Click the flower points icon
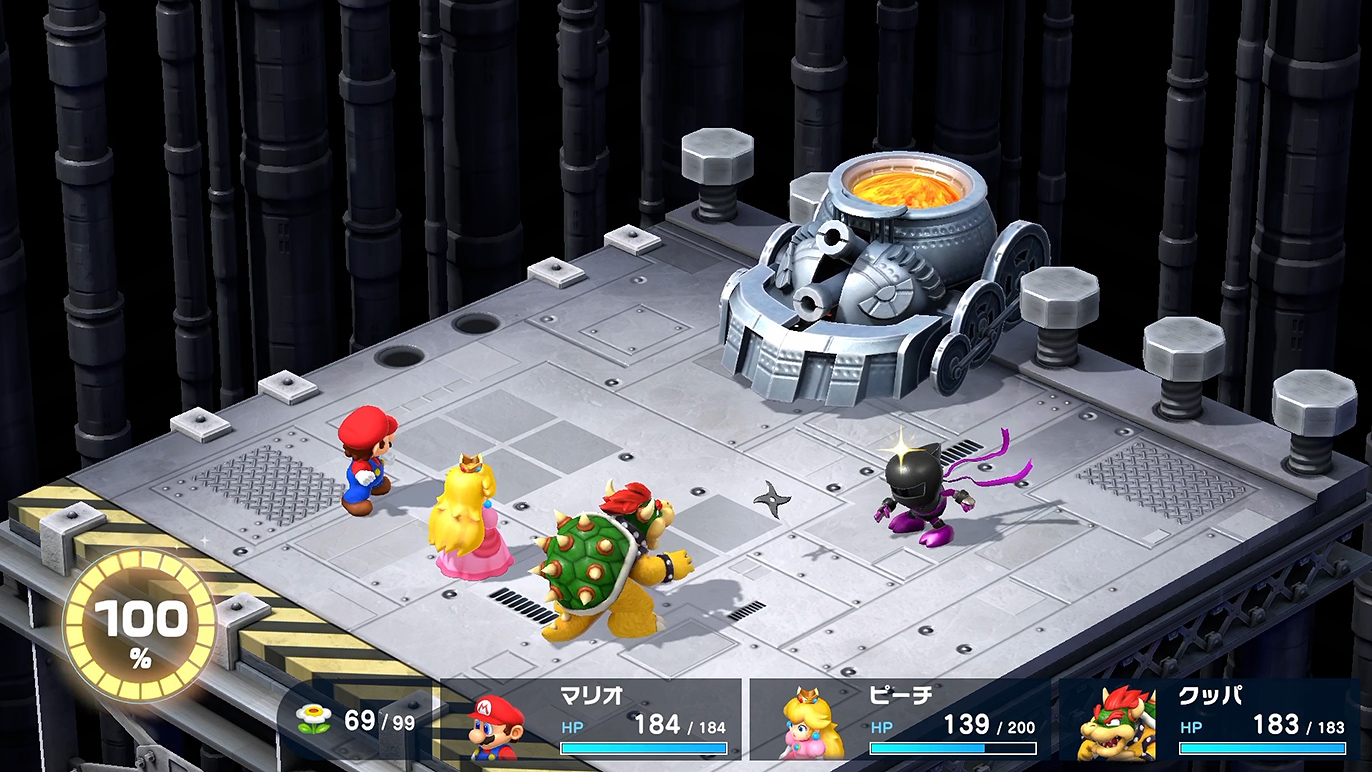The image size is (1372, 772). tap(314, 718)
